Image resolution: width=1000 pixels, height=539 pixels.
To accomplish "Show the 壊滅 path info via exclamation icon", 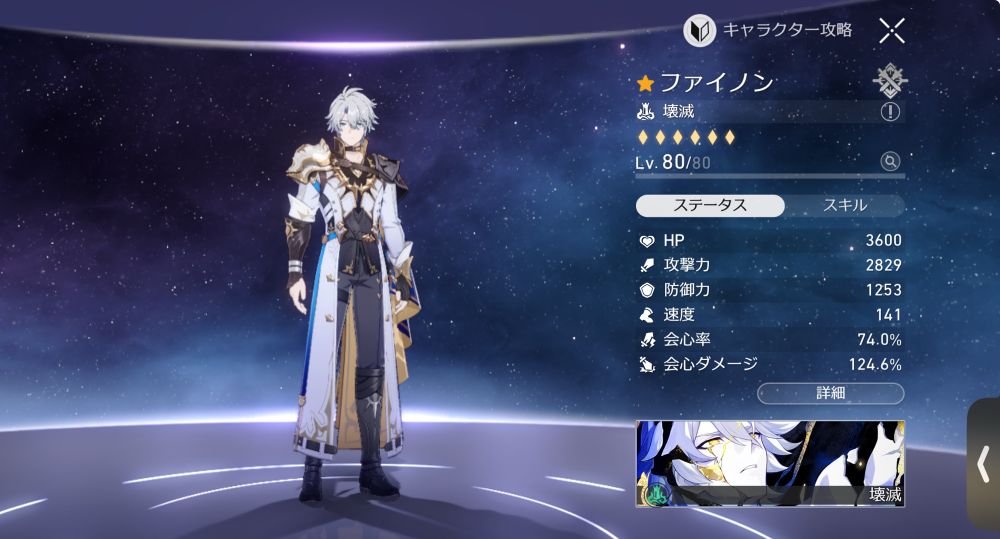I will pyautogui.click(x=890, y=111).
